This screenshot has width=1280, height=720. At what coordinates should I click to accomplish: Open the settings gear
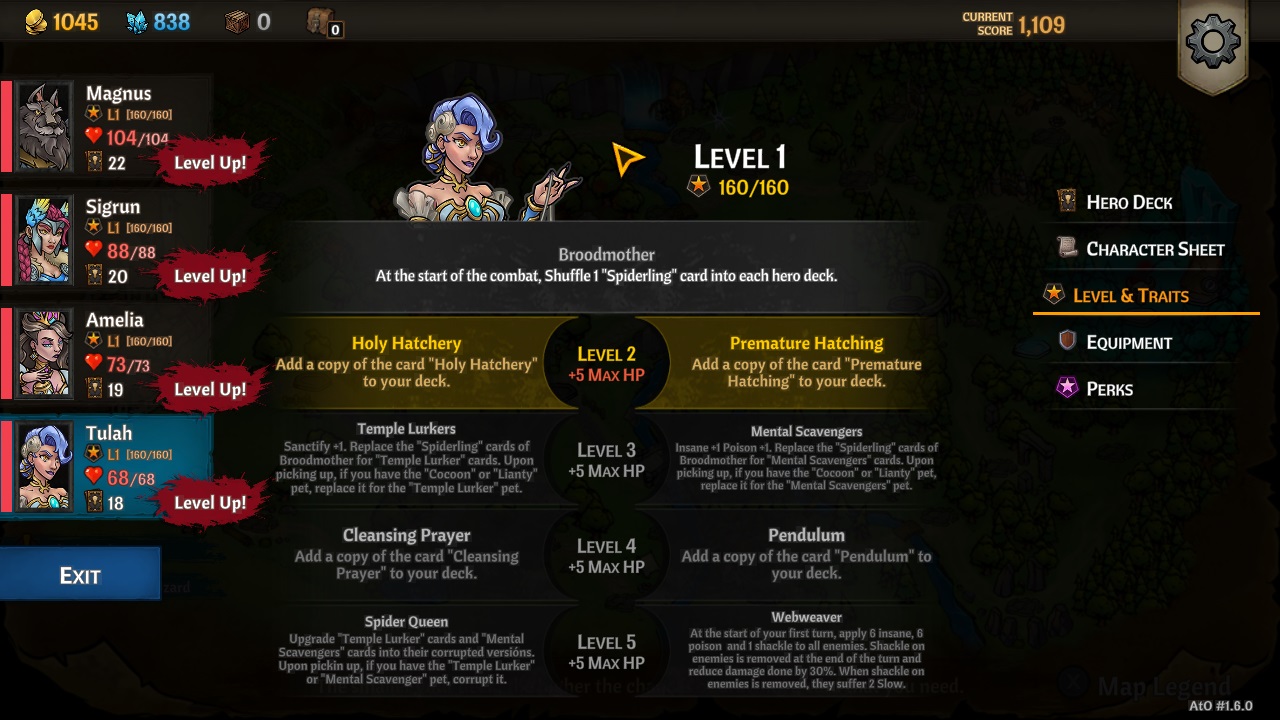point(1213,42)
